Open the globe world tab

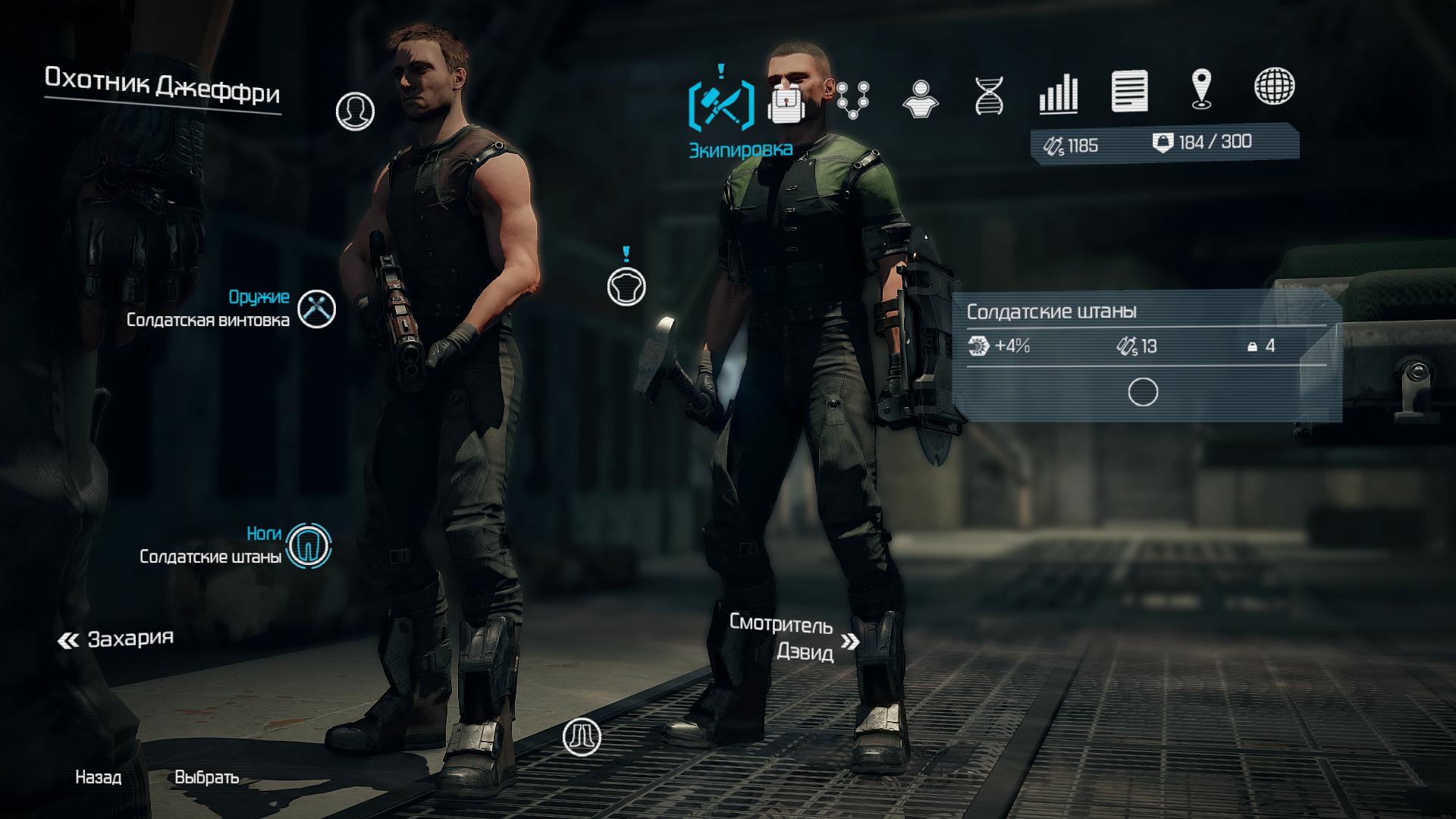(x=1274, y=86)
